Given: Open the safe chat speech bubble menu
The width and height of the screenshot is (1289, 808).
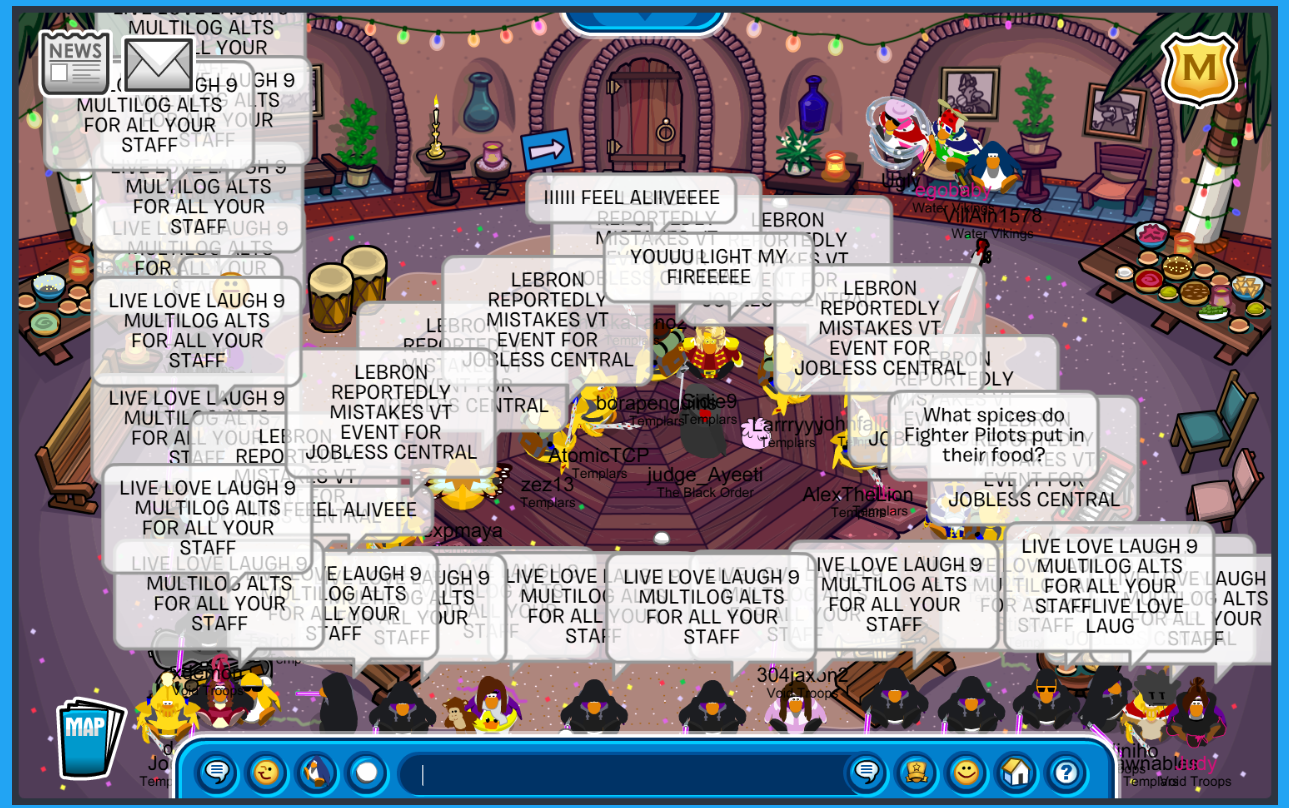Looking at the screenshot, I should click(216, 773).
